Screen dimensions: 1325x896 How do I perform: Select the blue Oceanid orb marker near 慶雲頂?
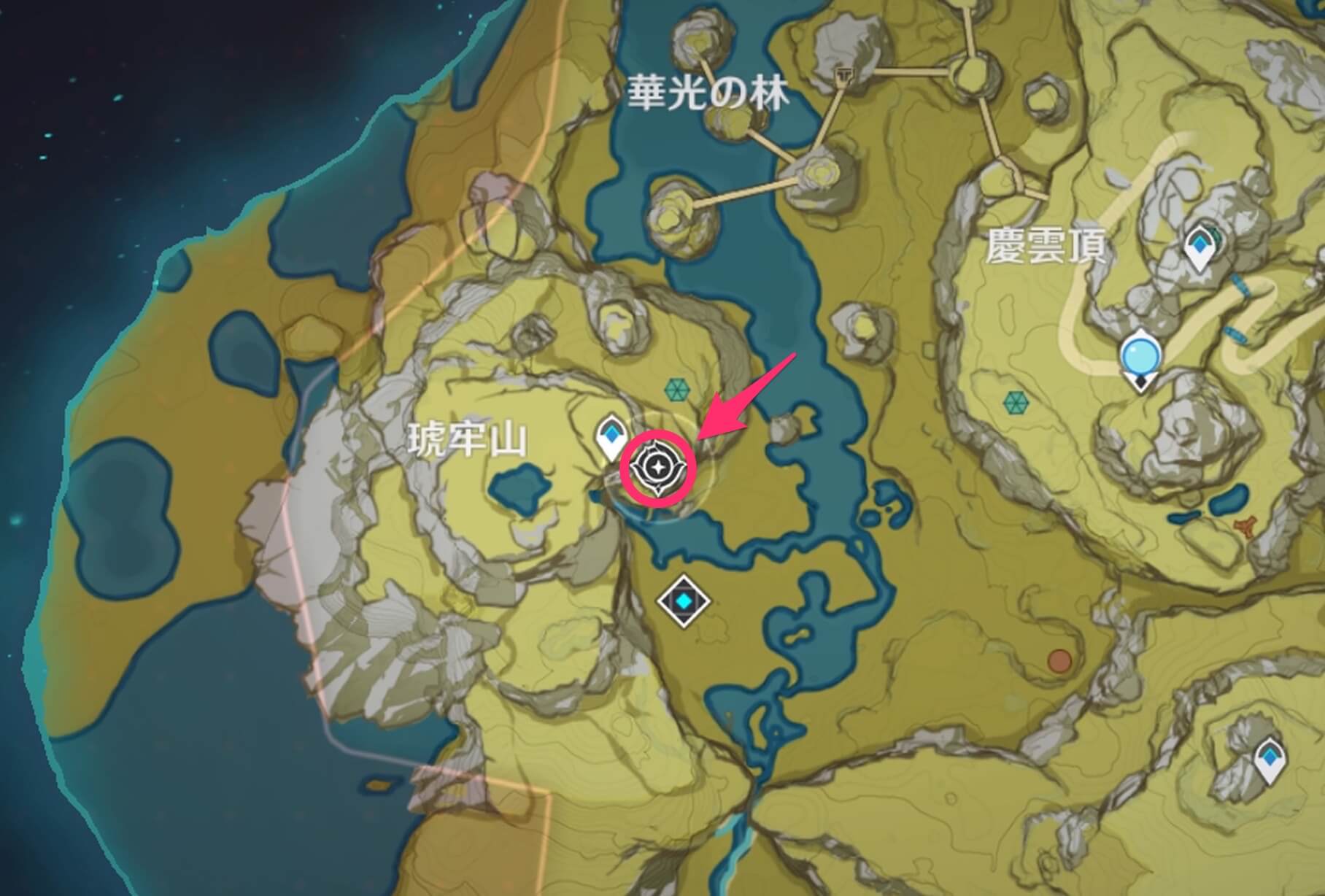point(1140,356)
